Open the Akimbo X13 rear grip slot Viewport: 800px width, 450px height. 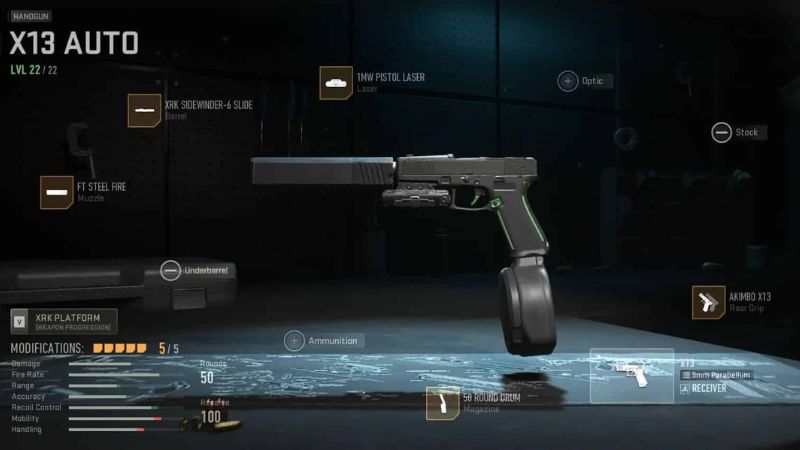pyautogui.click(x=708, y=302)
